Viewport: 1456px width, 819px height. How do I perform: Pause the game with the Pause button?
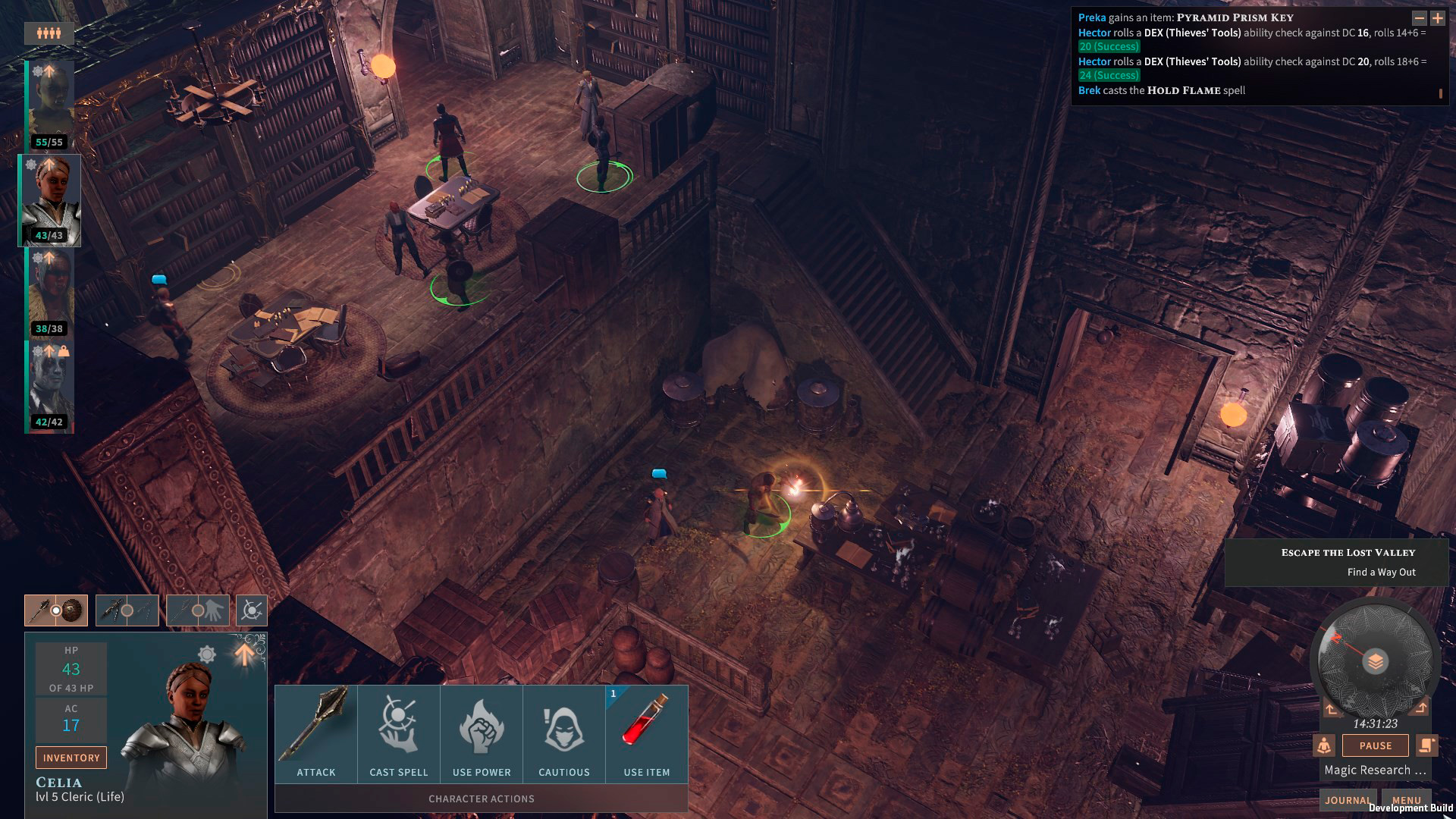pos(1375,745)
